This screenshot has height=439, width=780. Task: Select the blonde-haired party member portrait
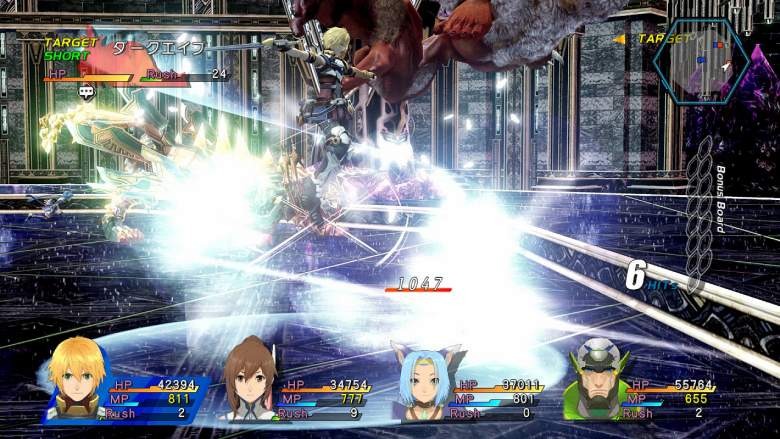coord(78,378)
